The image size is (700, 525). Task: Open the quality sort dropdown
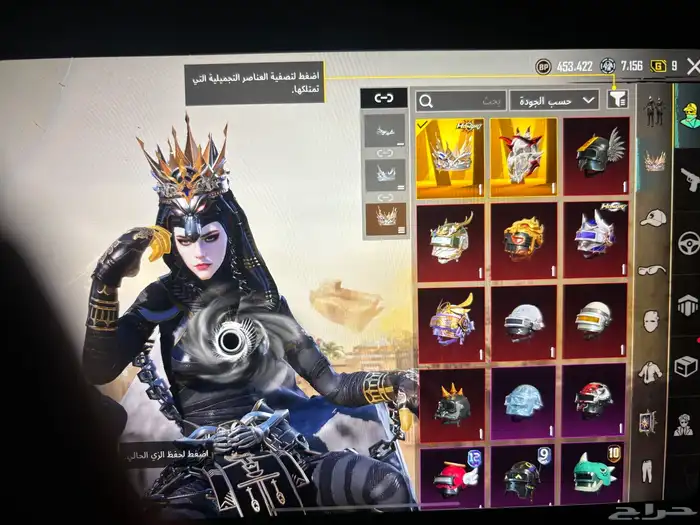(x=554, y=100)
